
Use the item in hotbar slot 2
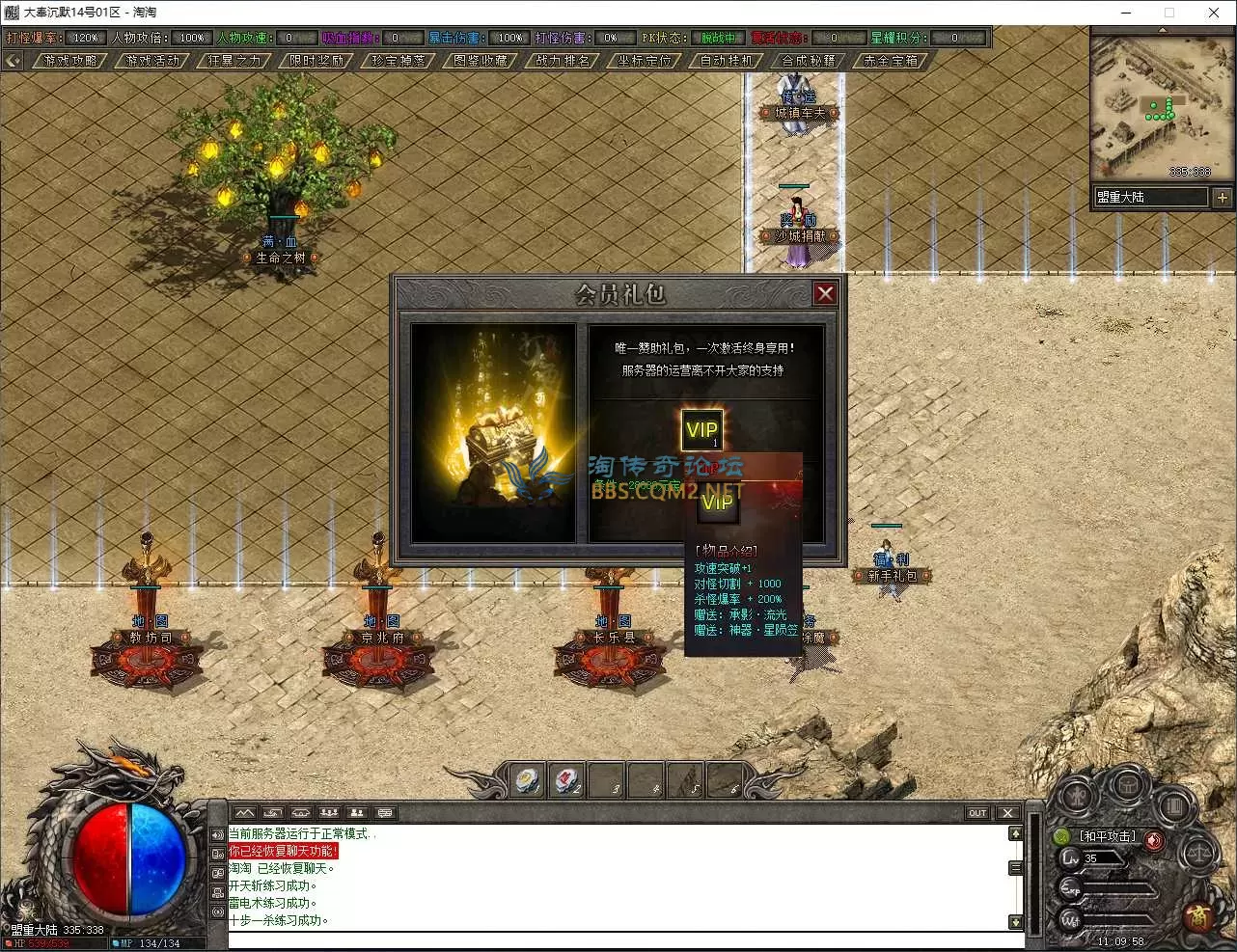pos(566,779)
